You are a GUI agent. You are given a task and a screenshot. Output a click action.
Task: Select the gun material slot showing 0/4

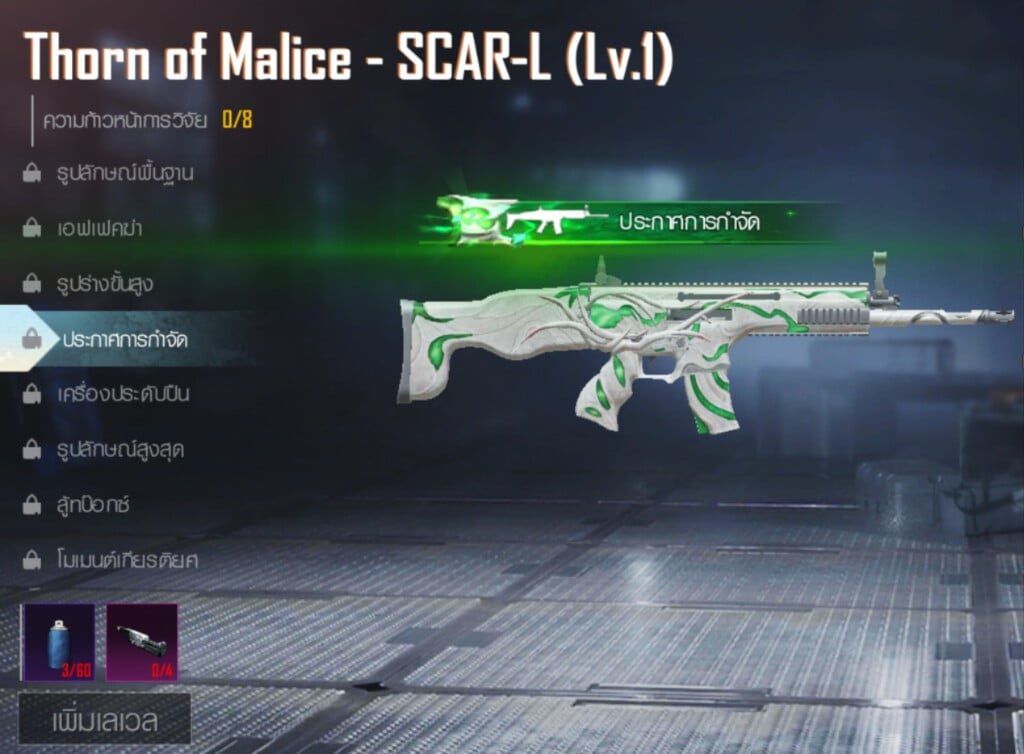pyautogui.click(x=142, y=641)
